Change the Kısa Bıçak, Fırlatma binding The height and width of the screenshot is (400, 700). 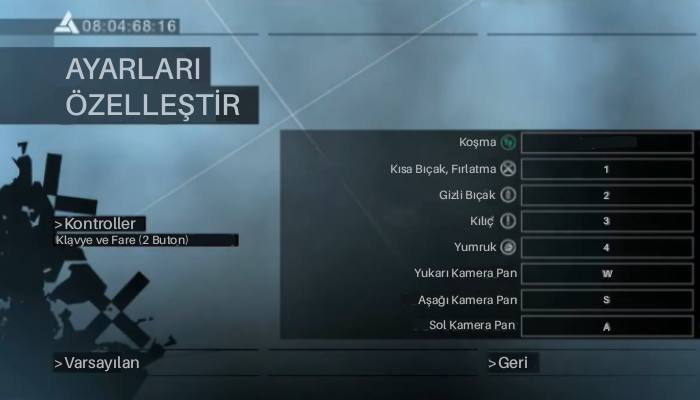606,169
